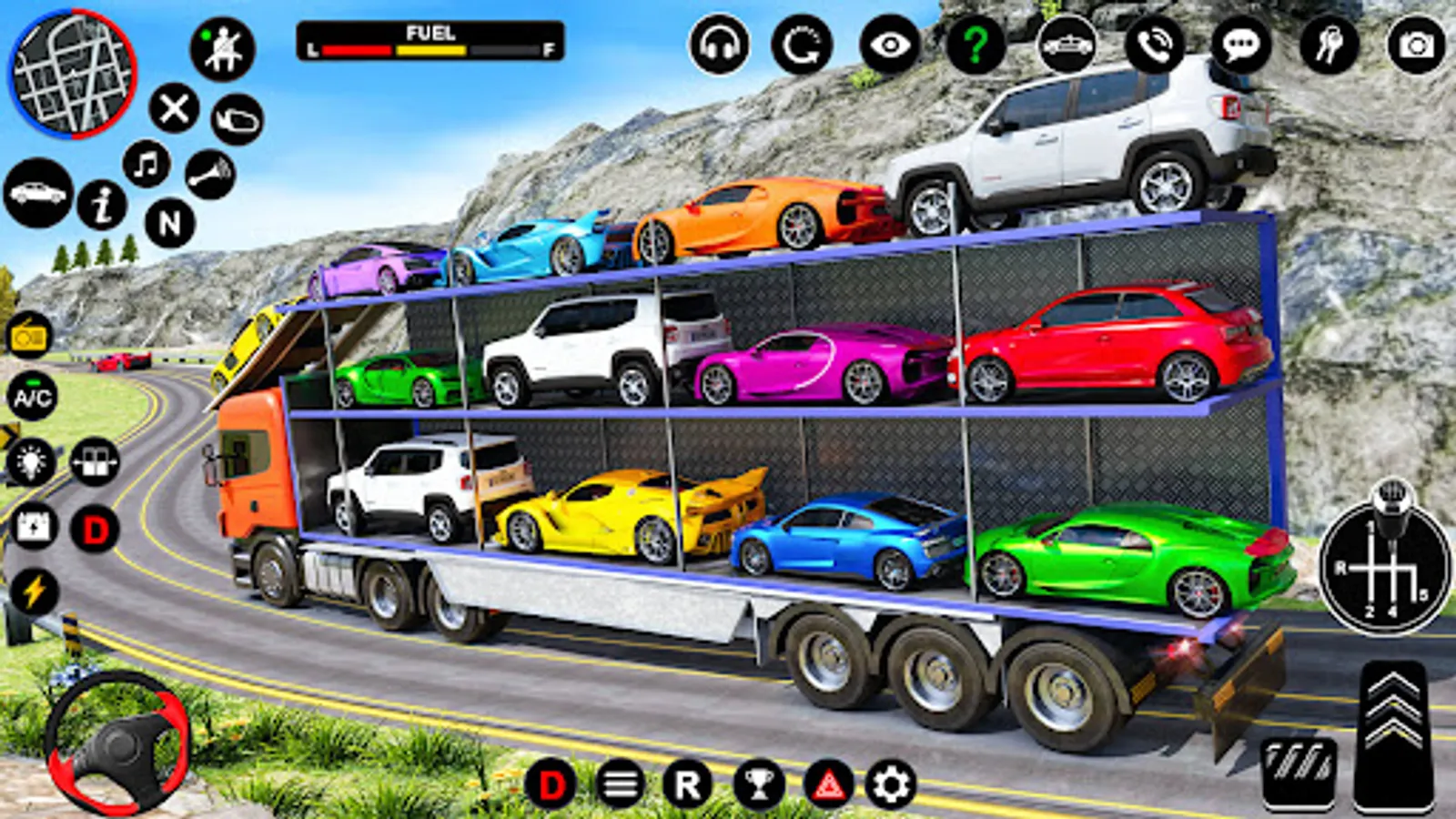1456x819 pixels.
Task: Tap the headphones icon
Action: tap(719, 45)
